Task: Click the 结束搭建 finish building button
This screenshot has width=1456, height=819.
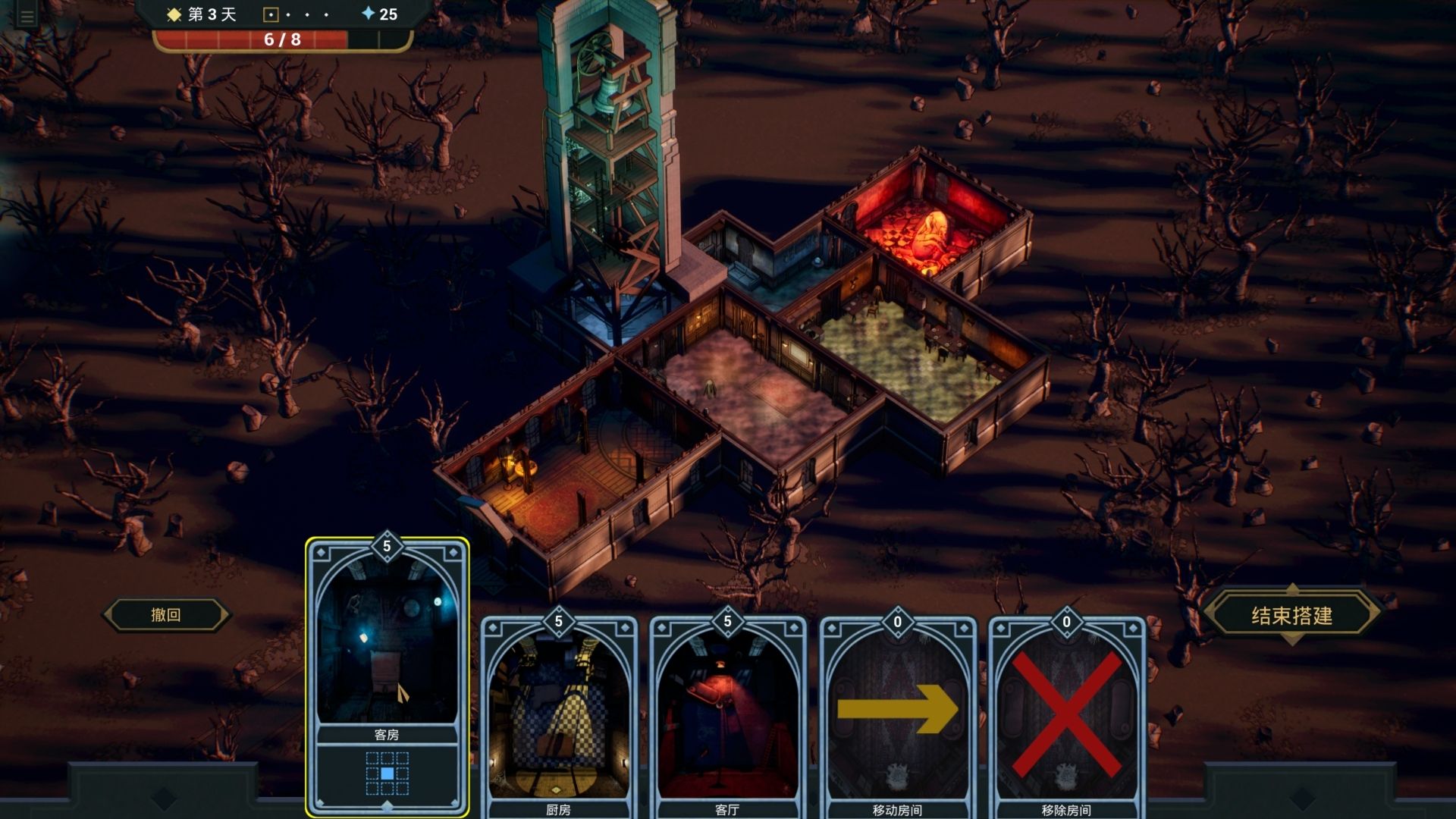Action: tap(1291, 615)
